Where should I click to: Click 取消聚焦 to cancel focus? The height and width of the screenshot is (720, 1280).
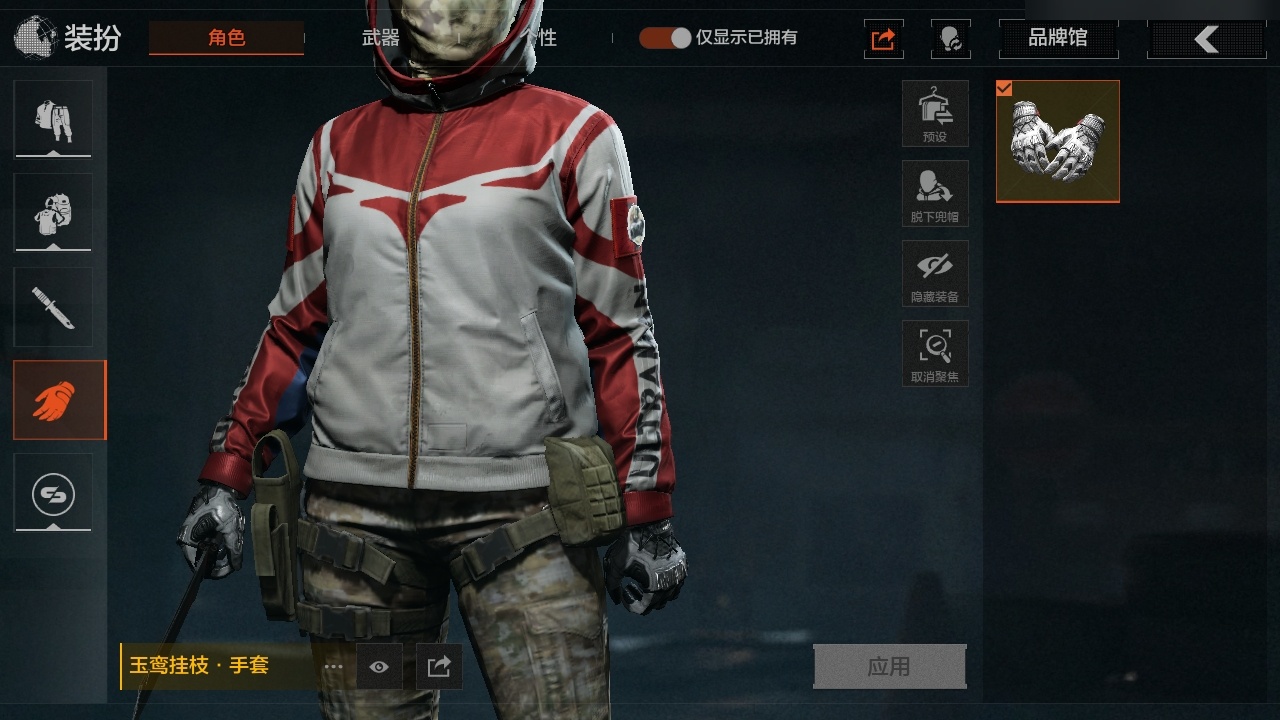935,354
